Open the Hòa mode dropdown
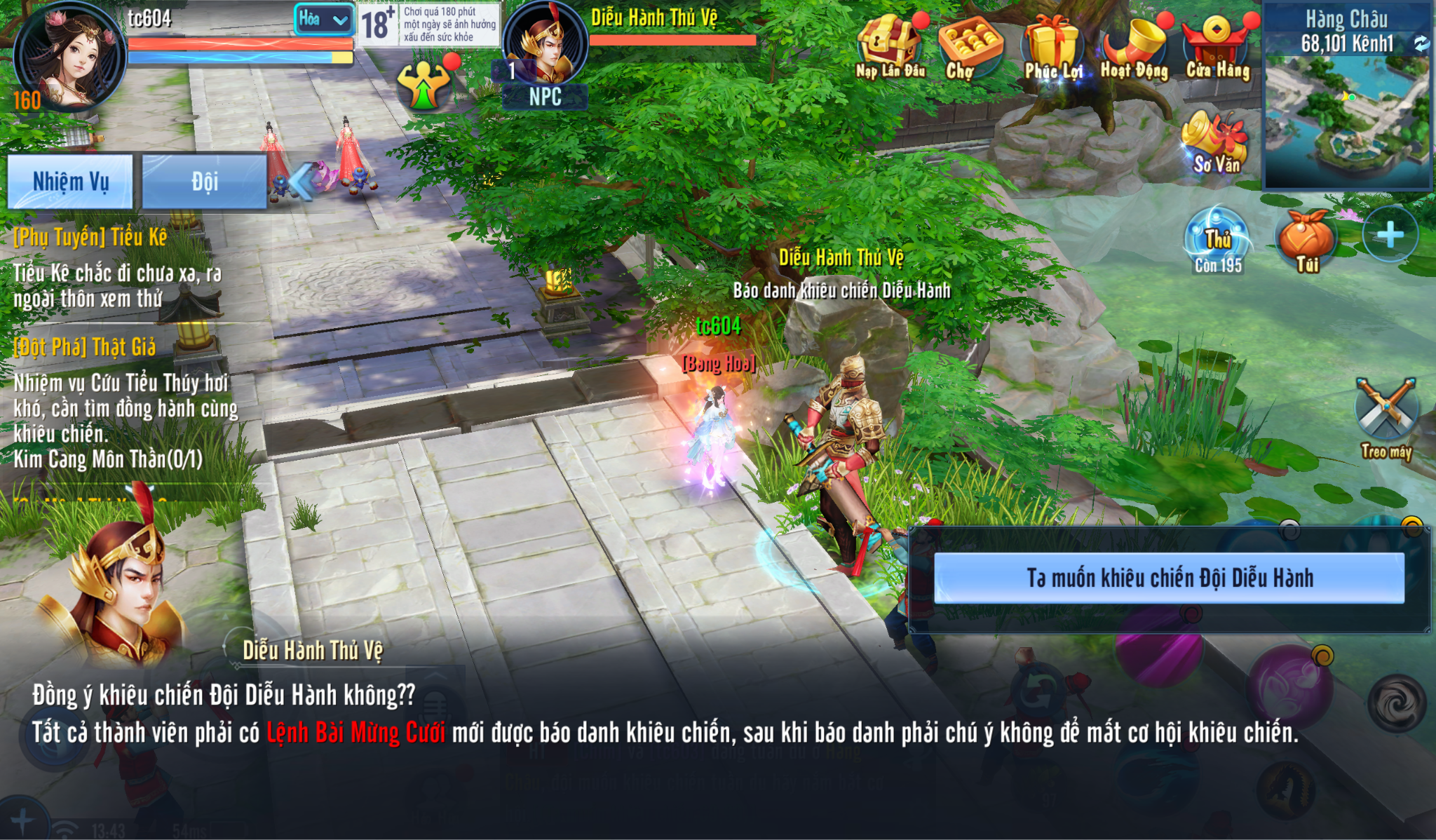Viewport: 1436px width, 840px height. 324,20
